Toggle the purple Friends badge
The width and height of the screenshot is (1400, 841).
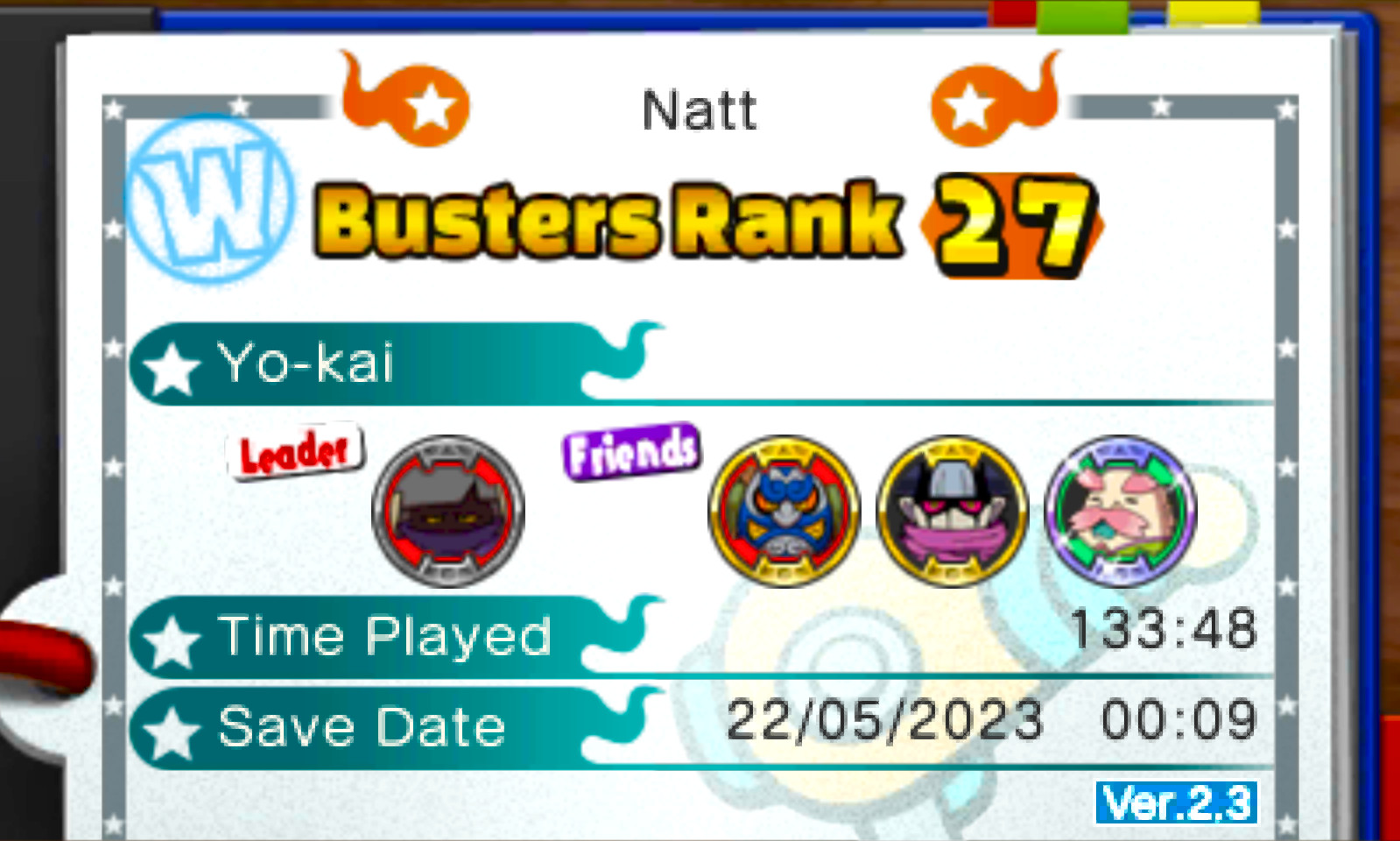coord(629,450)
